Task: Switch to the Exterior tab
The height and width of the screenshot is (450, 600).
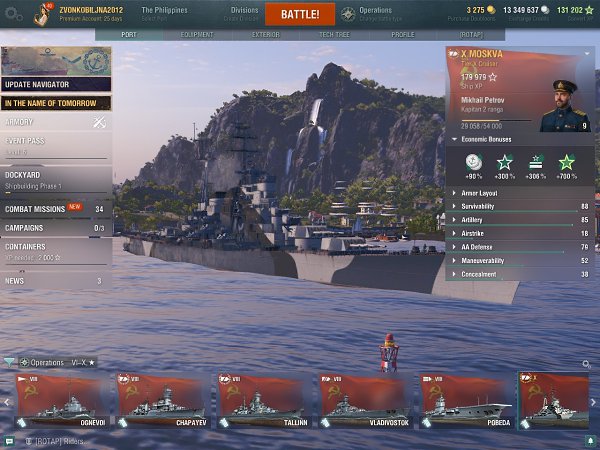Action: [x=265, y=35]
